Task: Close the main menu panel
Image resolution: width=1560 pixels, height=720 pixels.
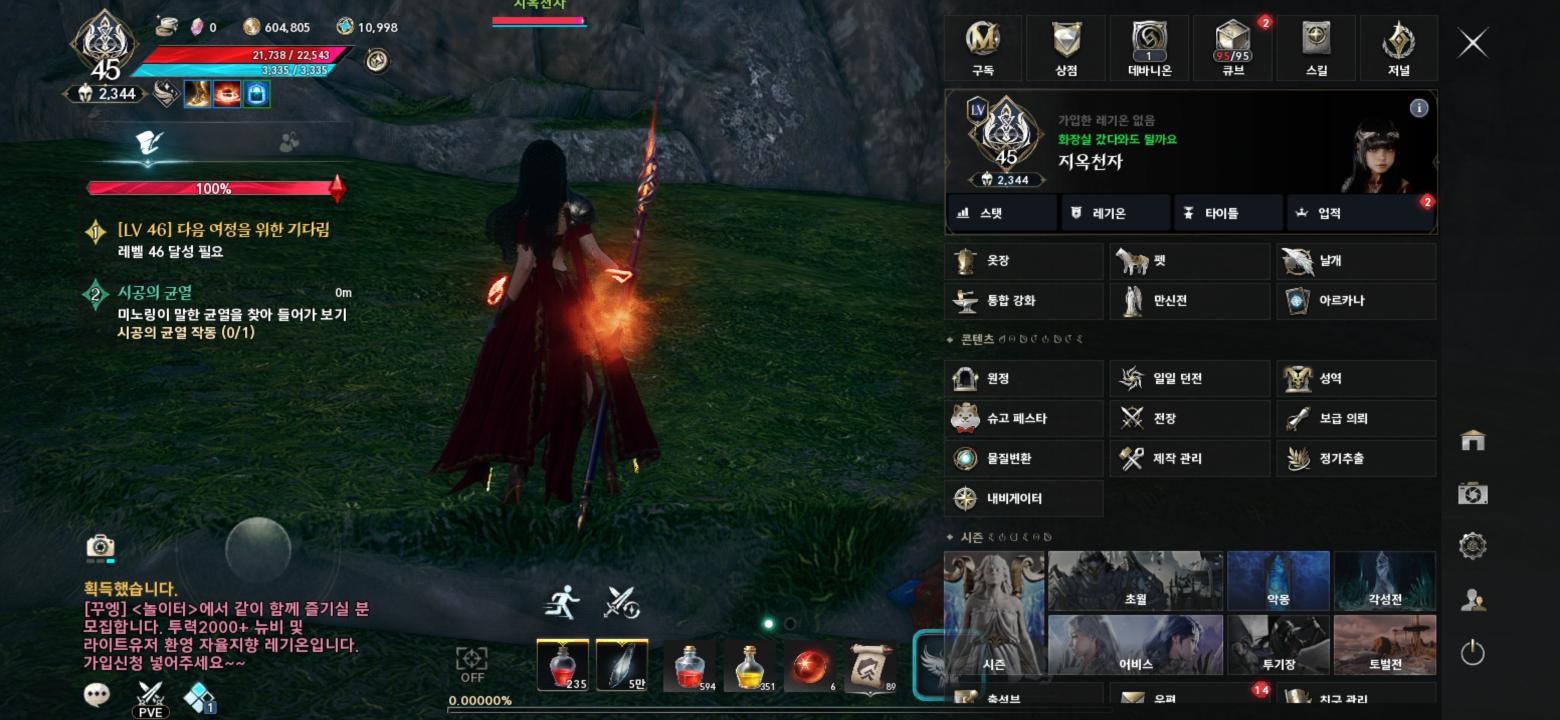Action: point(1473,43)
